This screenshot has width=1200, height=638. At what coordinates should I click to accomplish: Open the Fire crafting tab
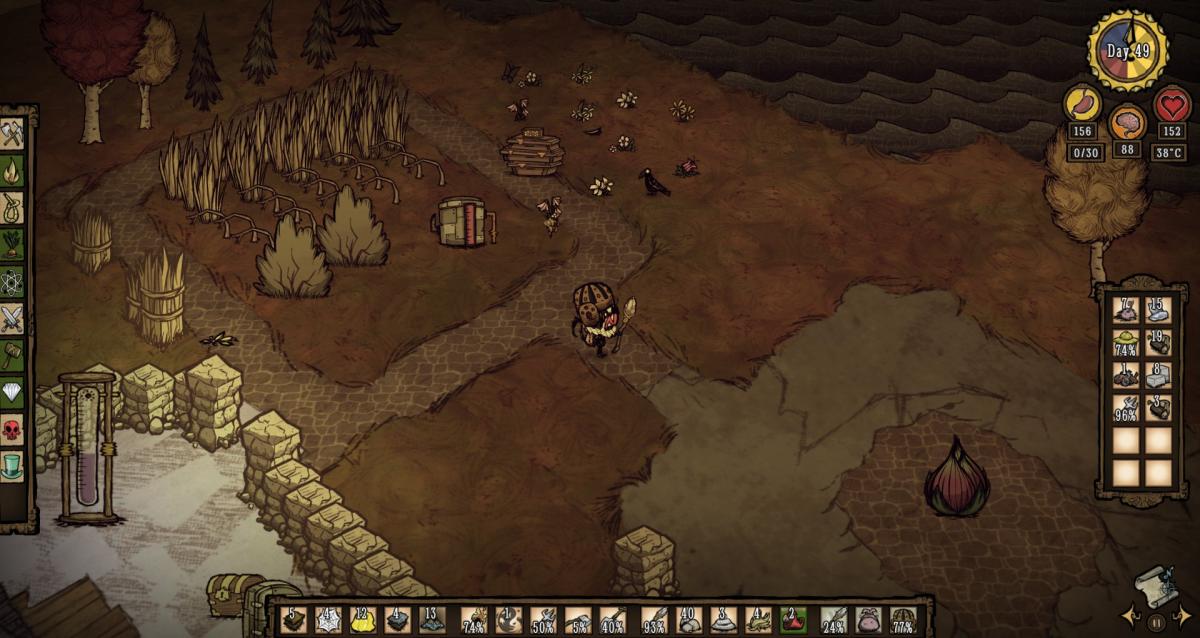12,169
